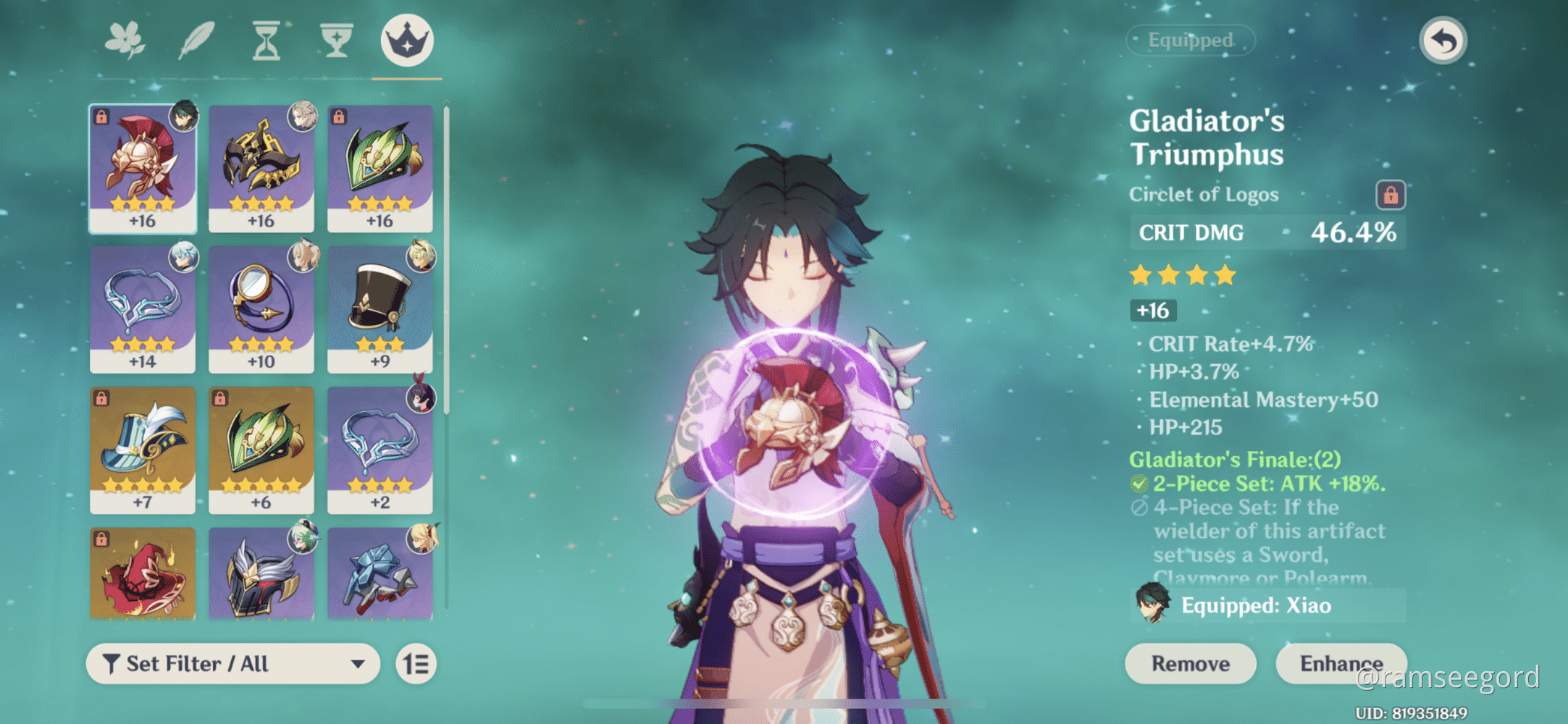Select the currently underlined circlet category tab
The image size is (1568, 724).
[404, 40]
